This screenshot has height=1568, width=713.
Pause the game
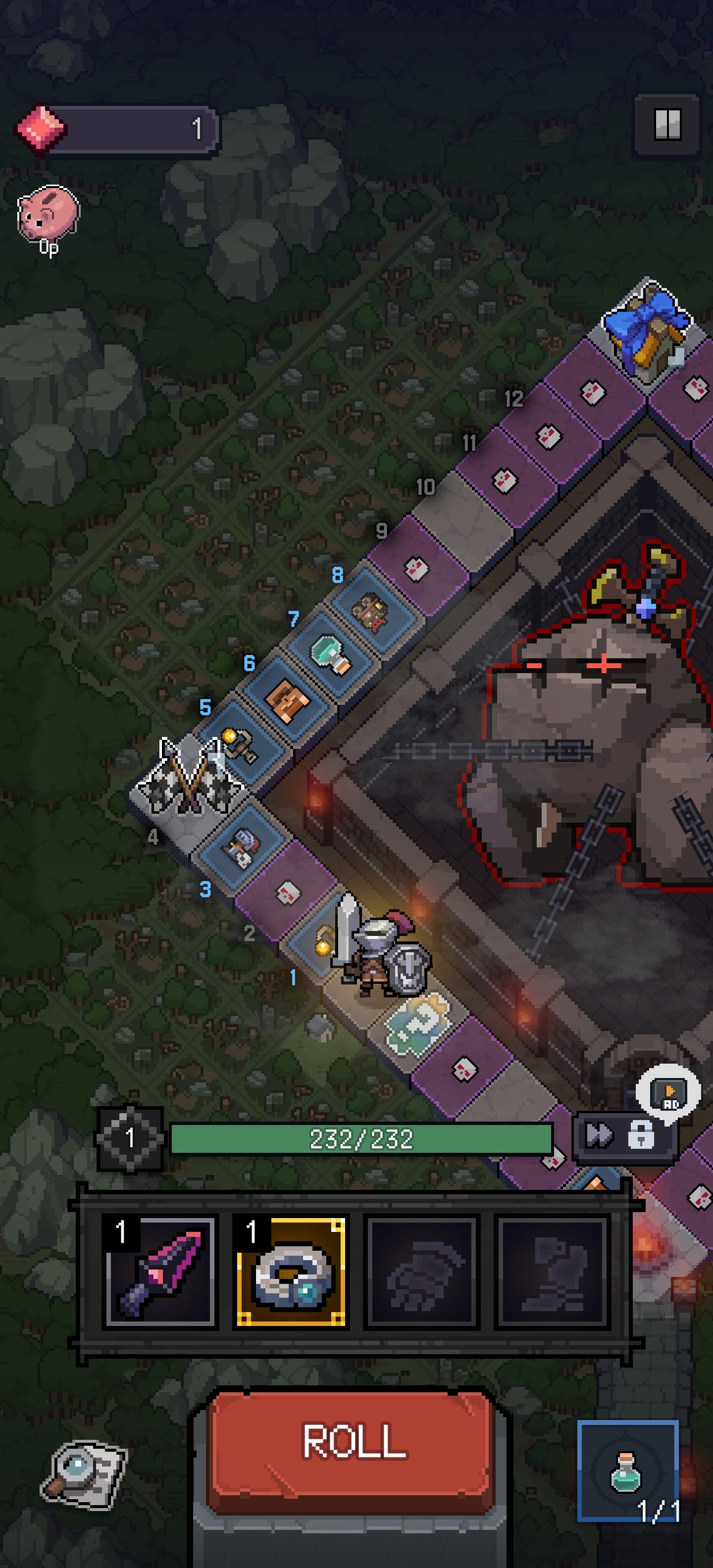(667, 125)
